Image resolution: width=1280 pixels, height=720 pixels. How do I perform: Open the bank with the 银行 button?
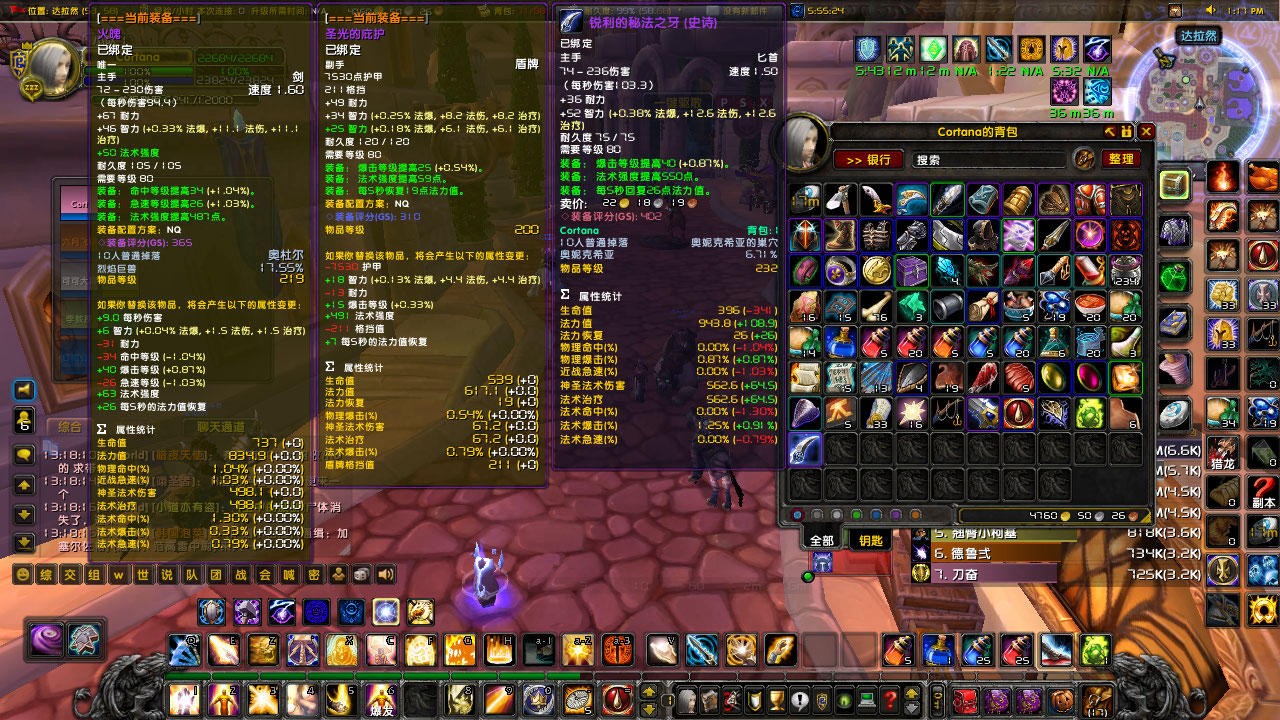[x=869, y=160]
